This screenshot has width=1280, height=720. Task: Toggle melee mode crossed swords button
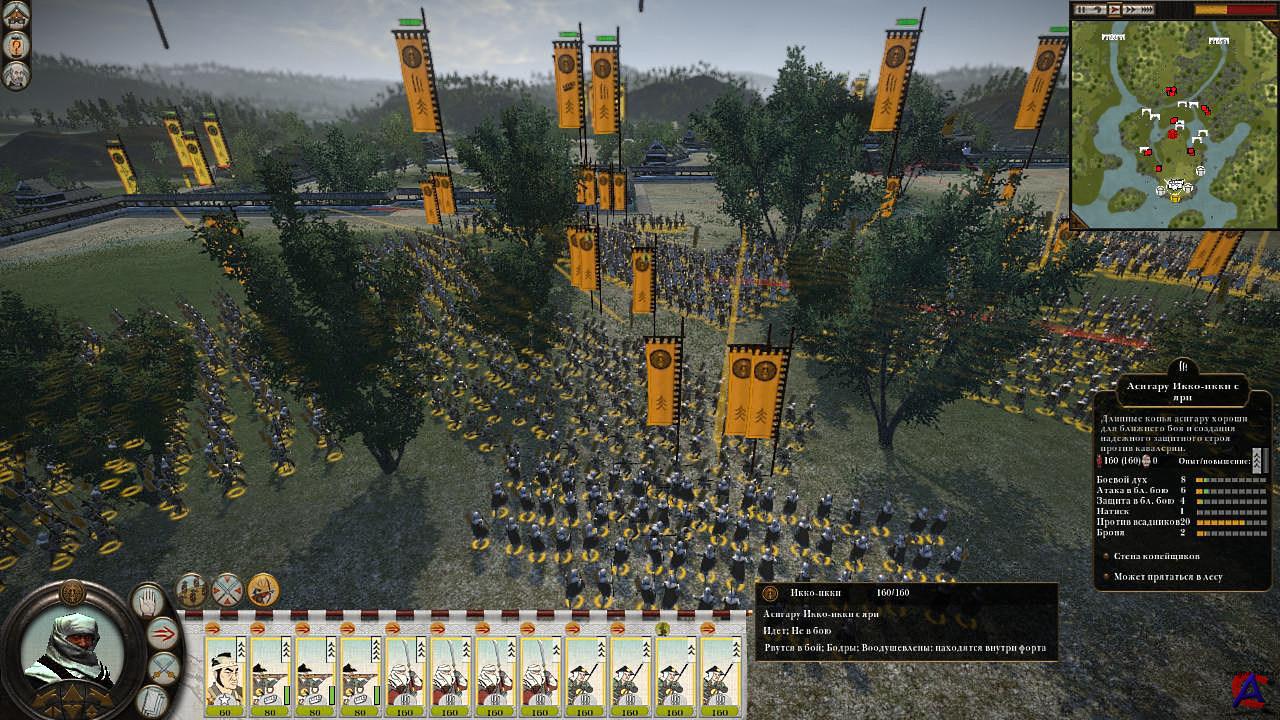tap(163, 667)
